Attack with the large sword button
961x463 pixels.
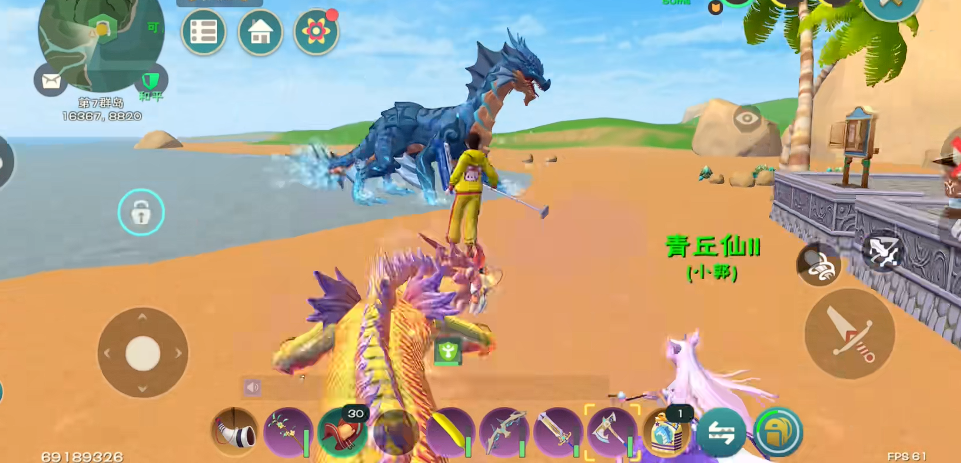click(x=849, y=334)
